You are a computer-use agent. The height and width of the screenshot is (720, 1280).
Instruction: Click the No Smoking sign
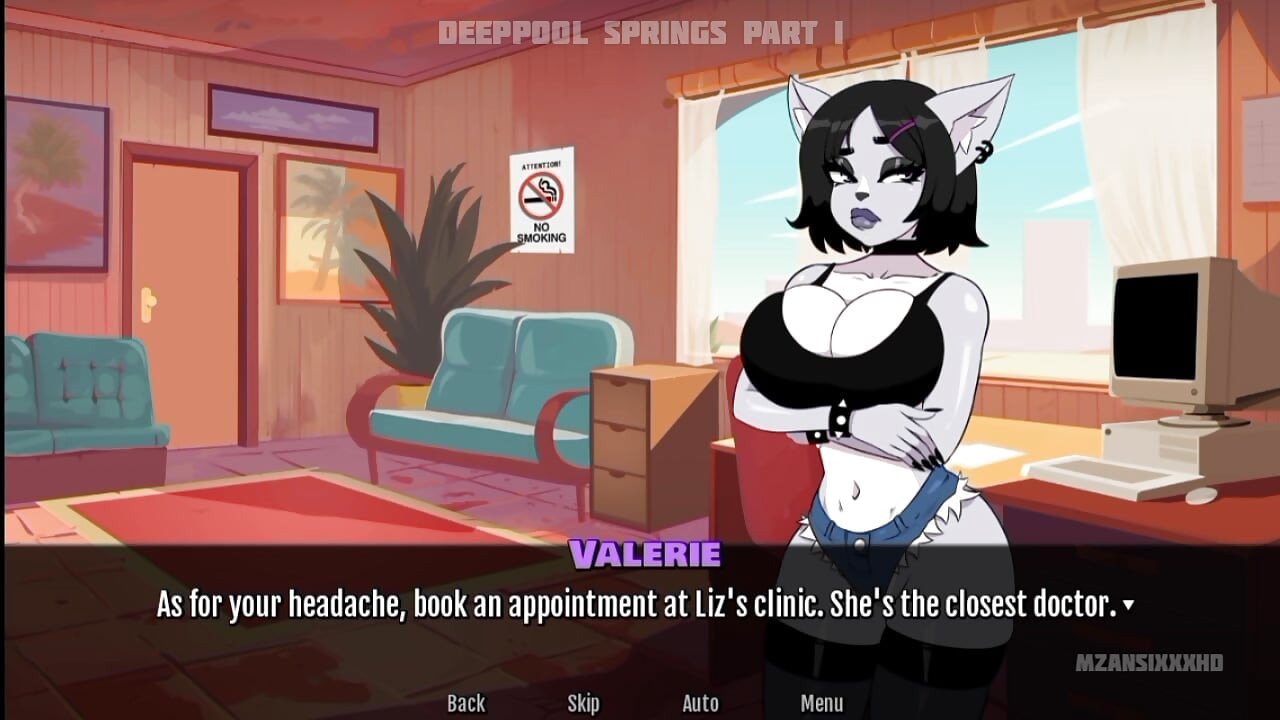tap(541, 200)
